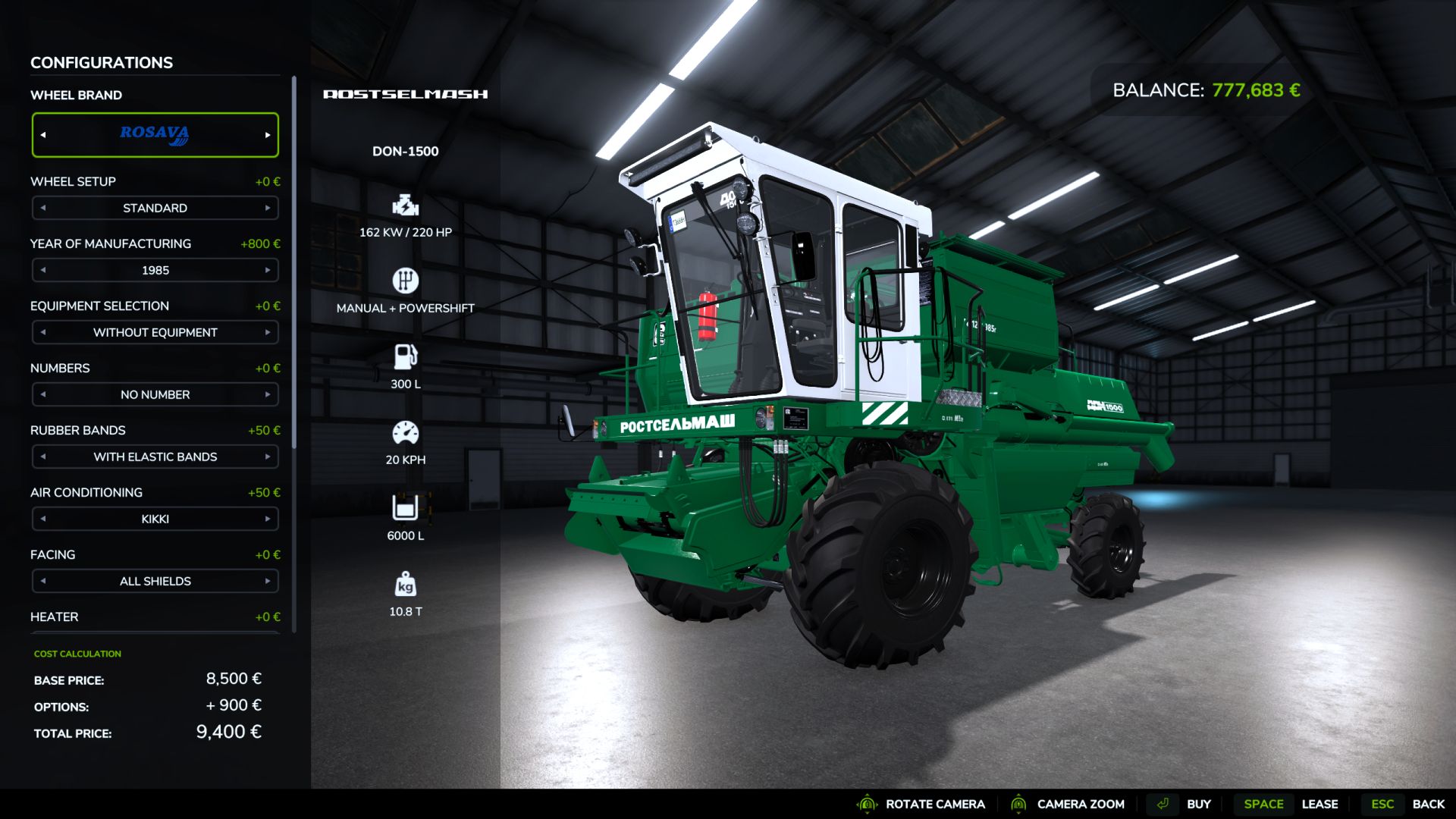Select earlier year of manufacturing
Image resolution: width=1456 pixels, height=819 pixels.
tap(43, 270)
